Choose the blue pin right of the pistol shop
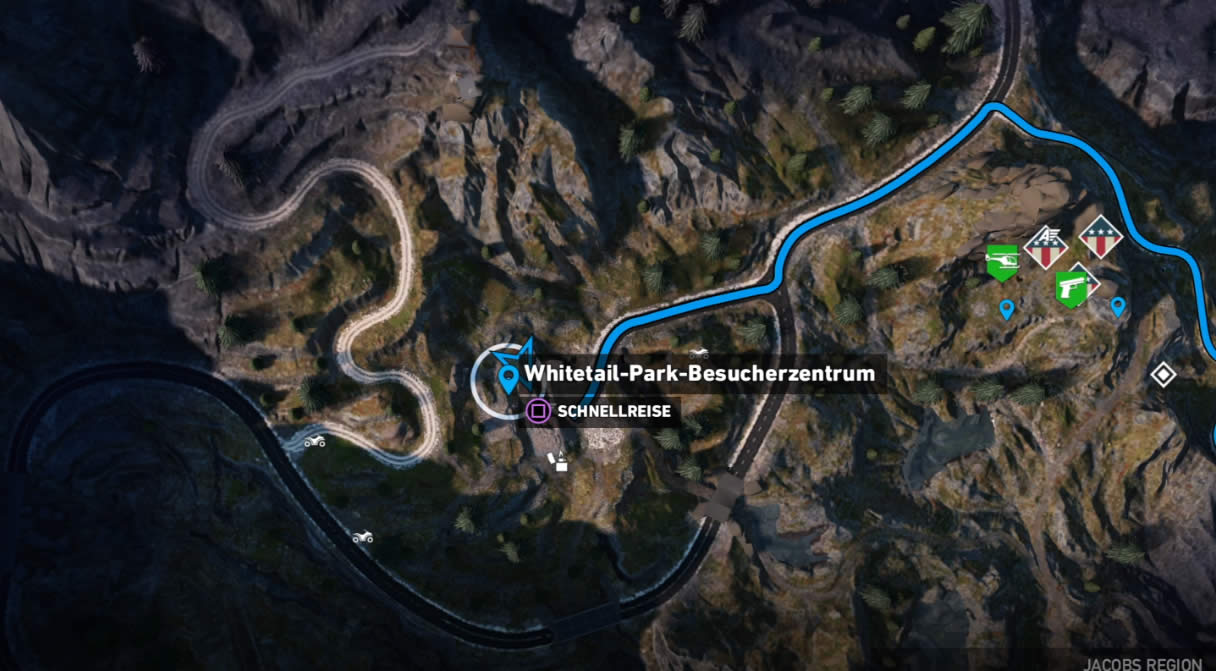The width and height of the screenshot is (1216, 671). coord(1118,306)
